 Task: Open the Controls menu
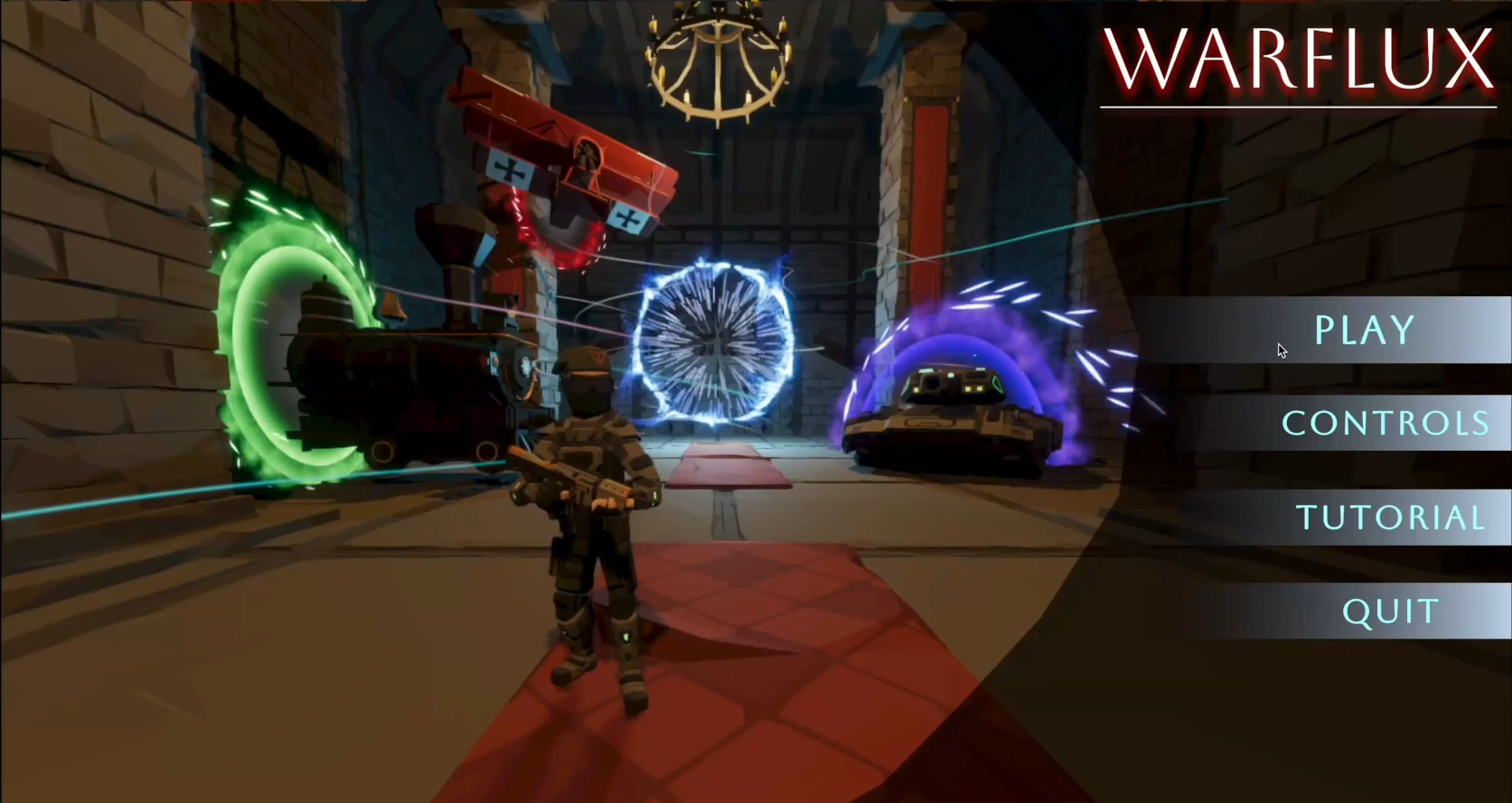[x=1385, y=424]
